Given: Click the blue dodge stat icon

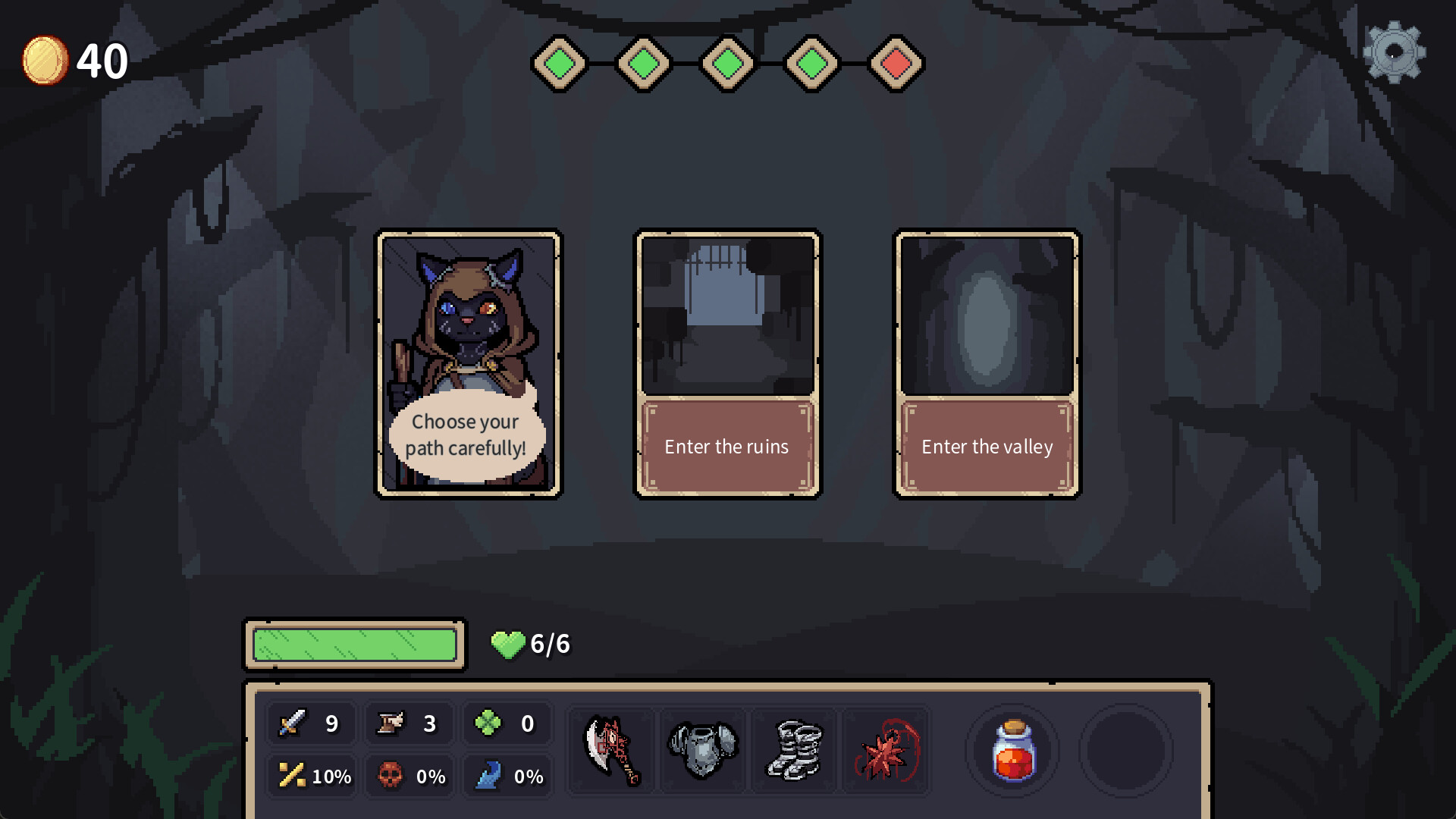Looking at the screenshot, I should 490,776.
